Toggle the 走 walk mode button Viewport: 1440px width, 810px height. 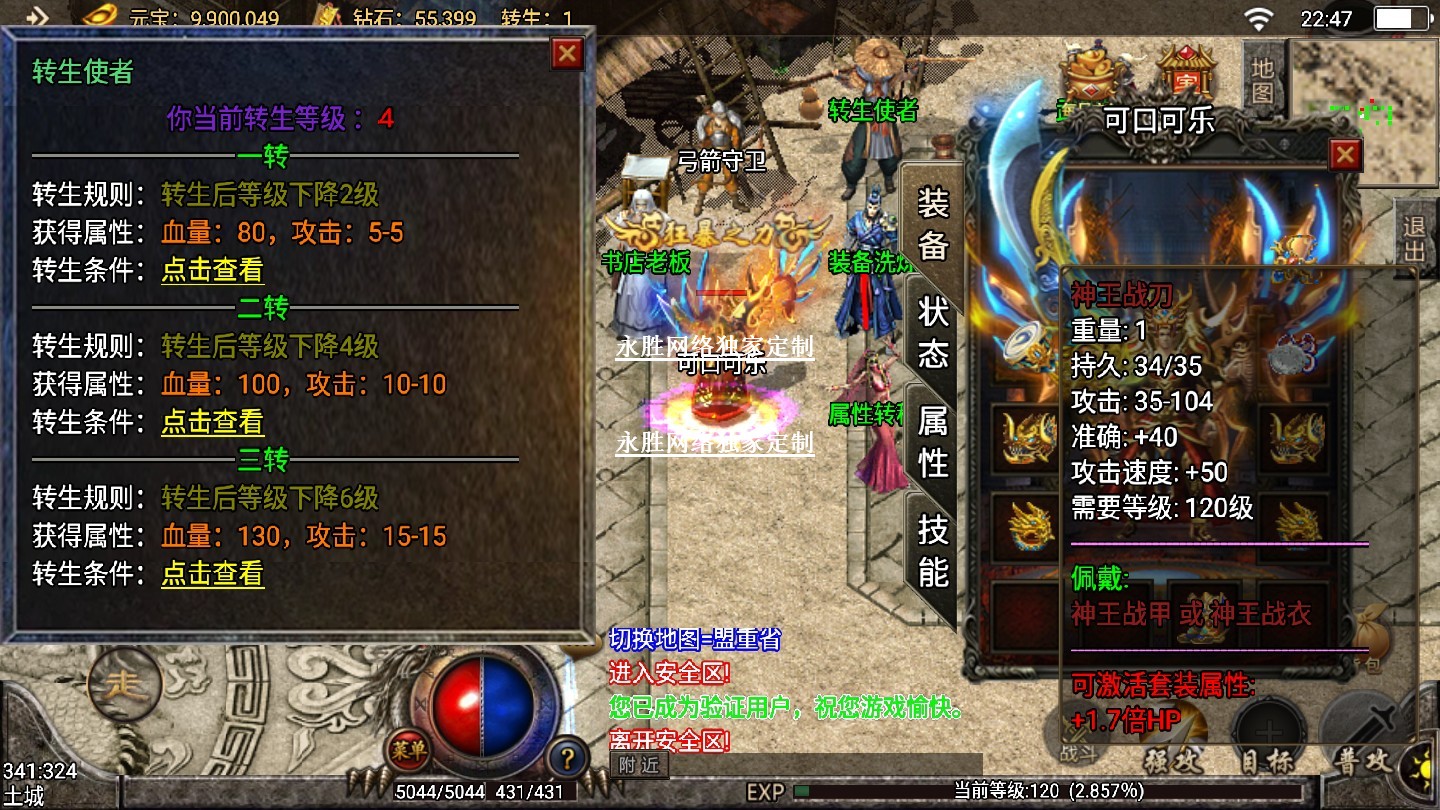[125, 685]
